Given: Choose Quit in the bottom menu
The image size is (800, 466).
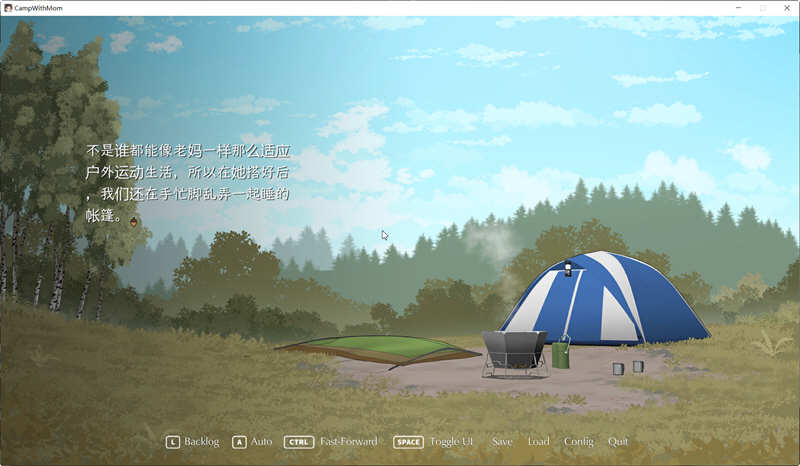Looking at the screenshot, I should [618, 441].
